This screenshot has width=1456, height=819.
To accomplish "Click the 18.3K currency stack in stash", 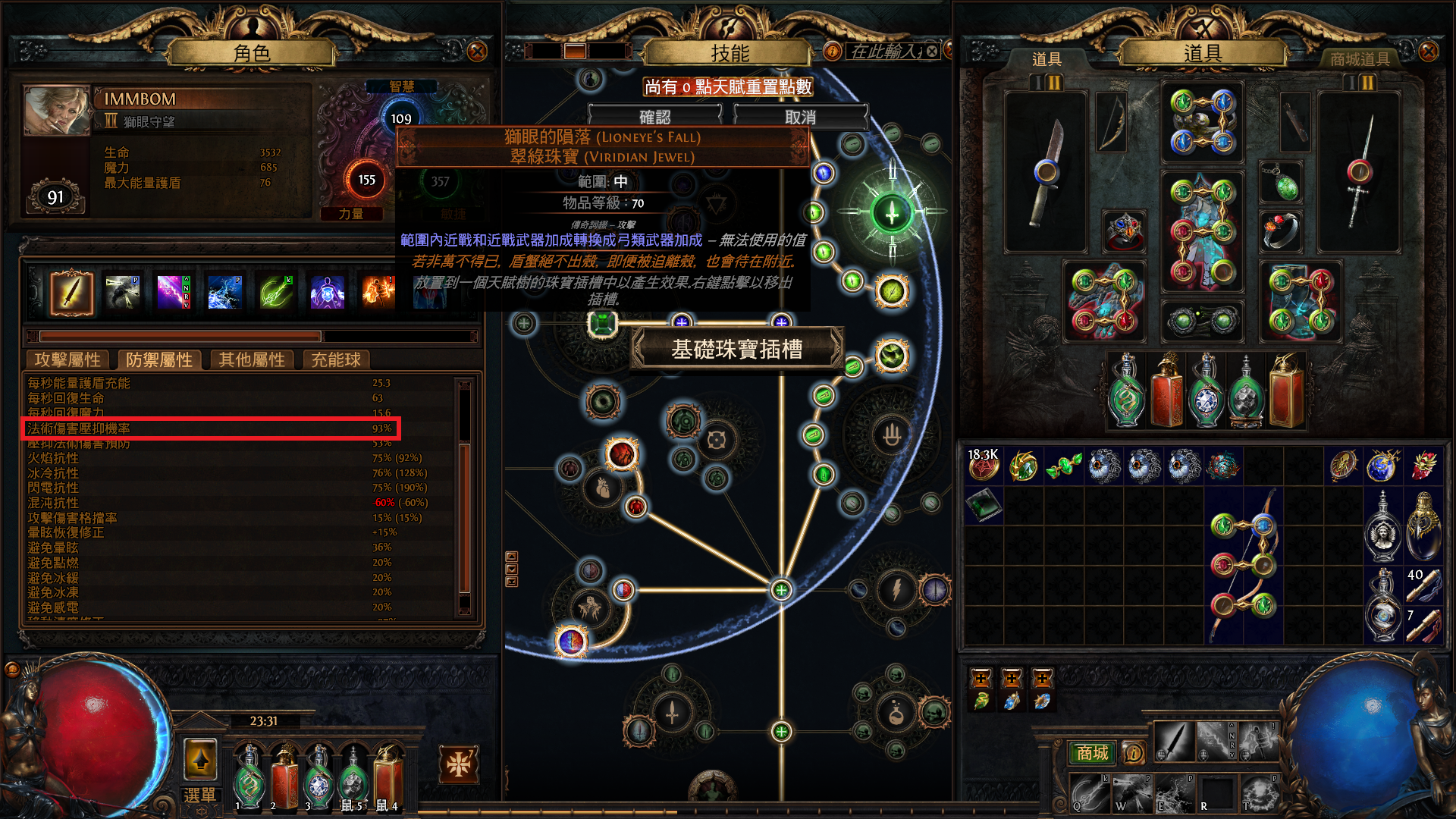I will [984, 469].
